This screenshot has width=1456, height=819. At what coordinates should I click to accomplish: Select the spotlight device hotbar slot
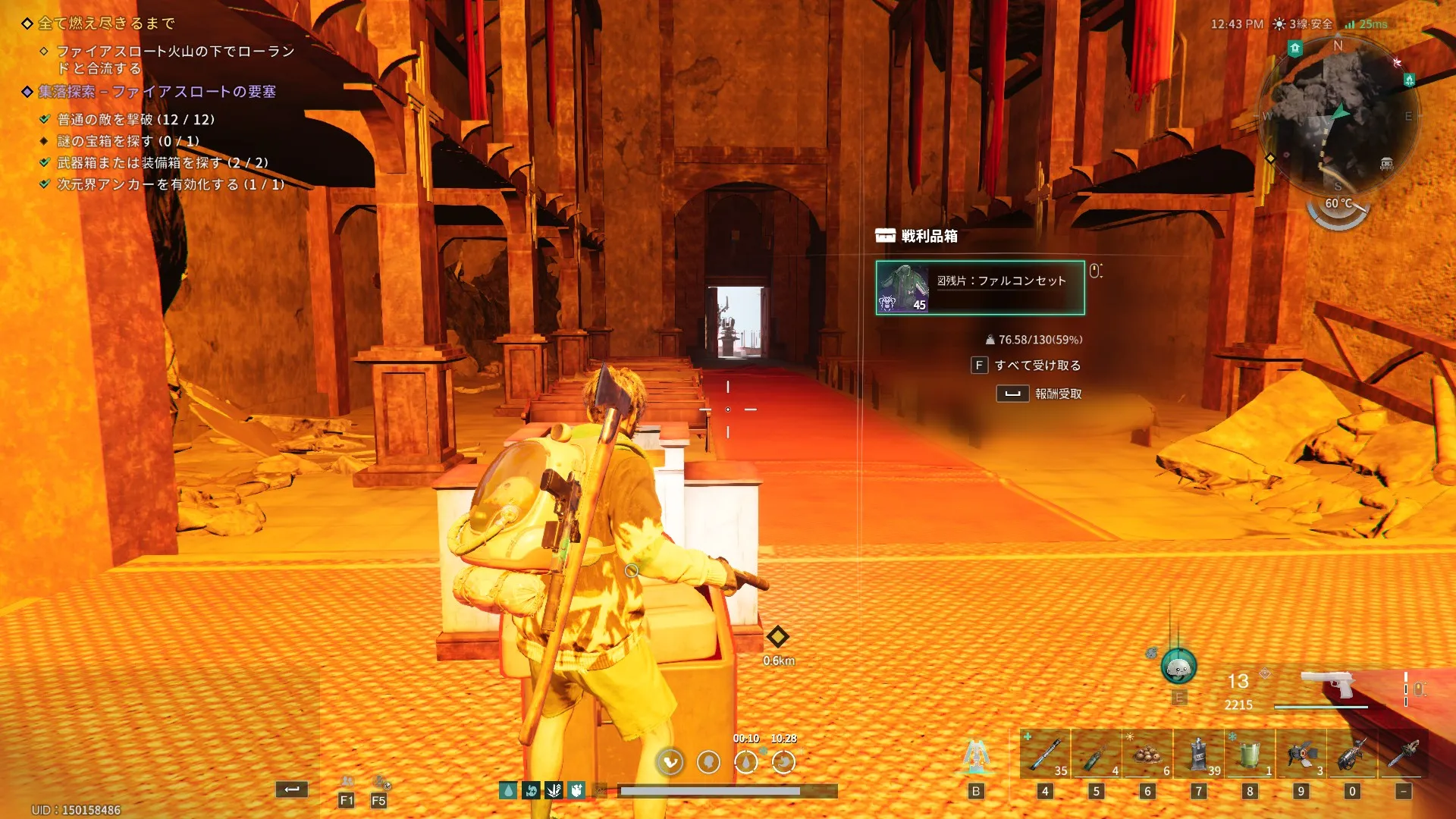click(x=1301, y=755)
